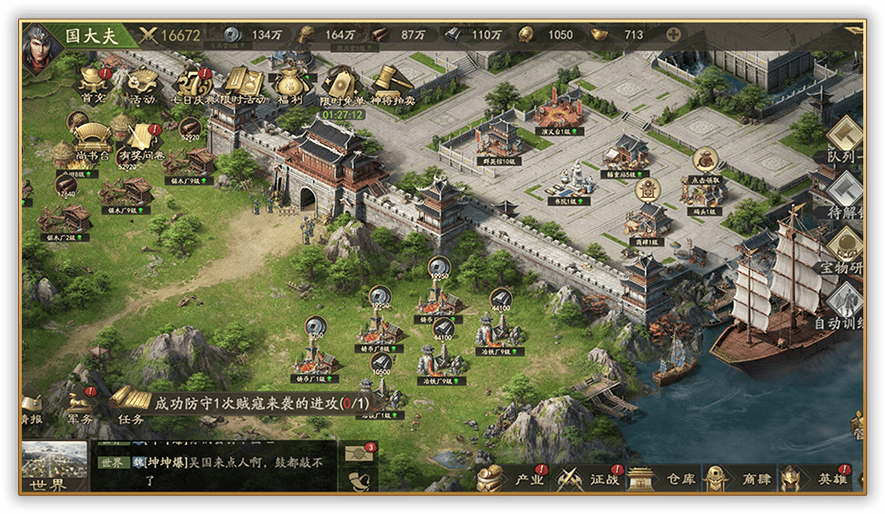The width and height of the screenshot is (885, 514).
Task: Open the 福利 welfare bag
Action: click(291, 84)
